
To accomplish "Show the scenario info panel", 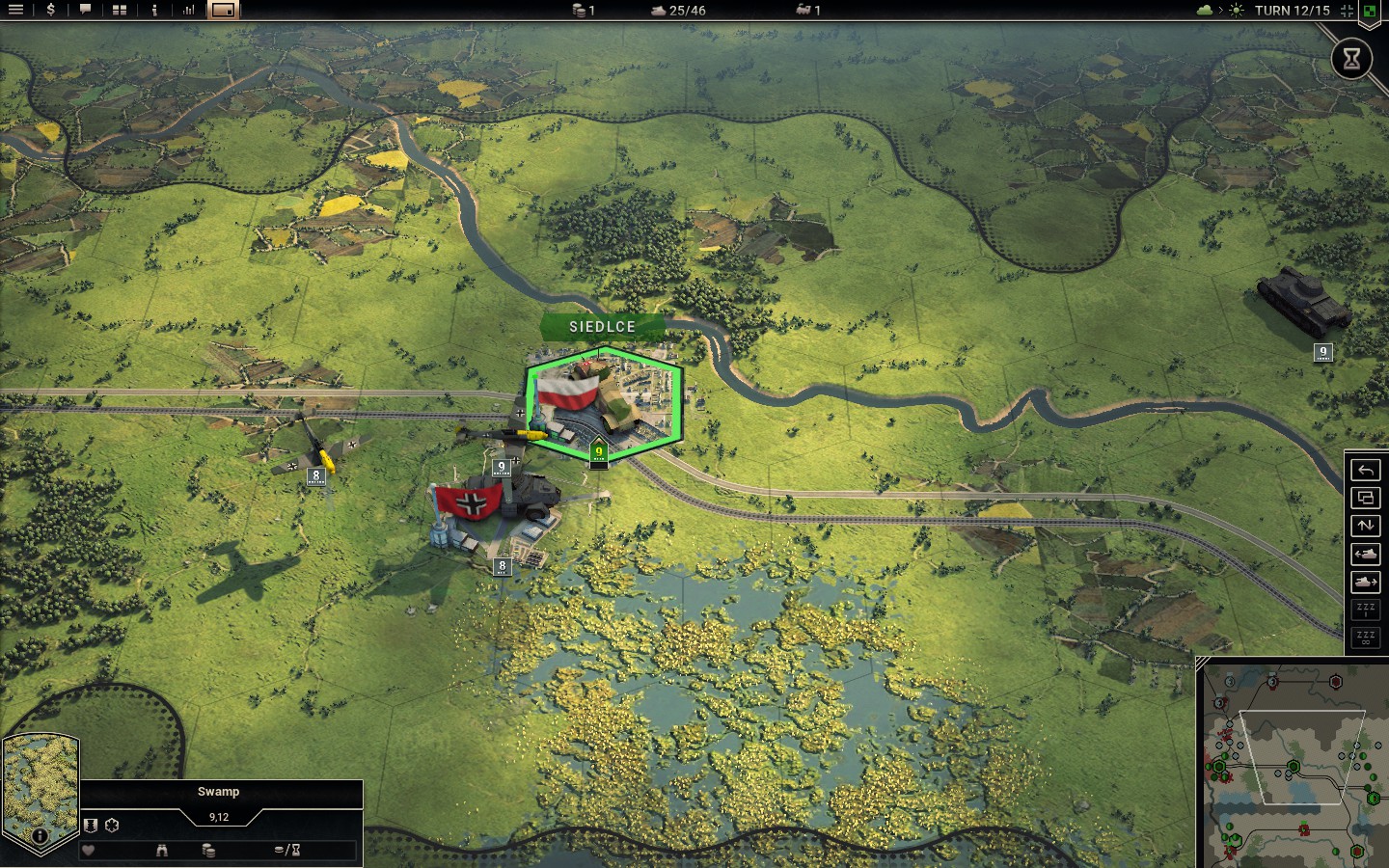I will coord(154,10).
